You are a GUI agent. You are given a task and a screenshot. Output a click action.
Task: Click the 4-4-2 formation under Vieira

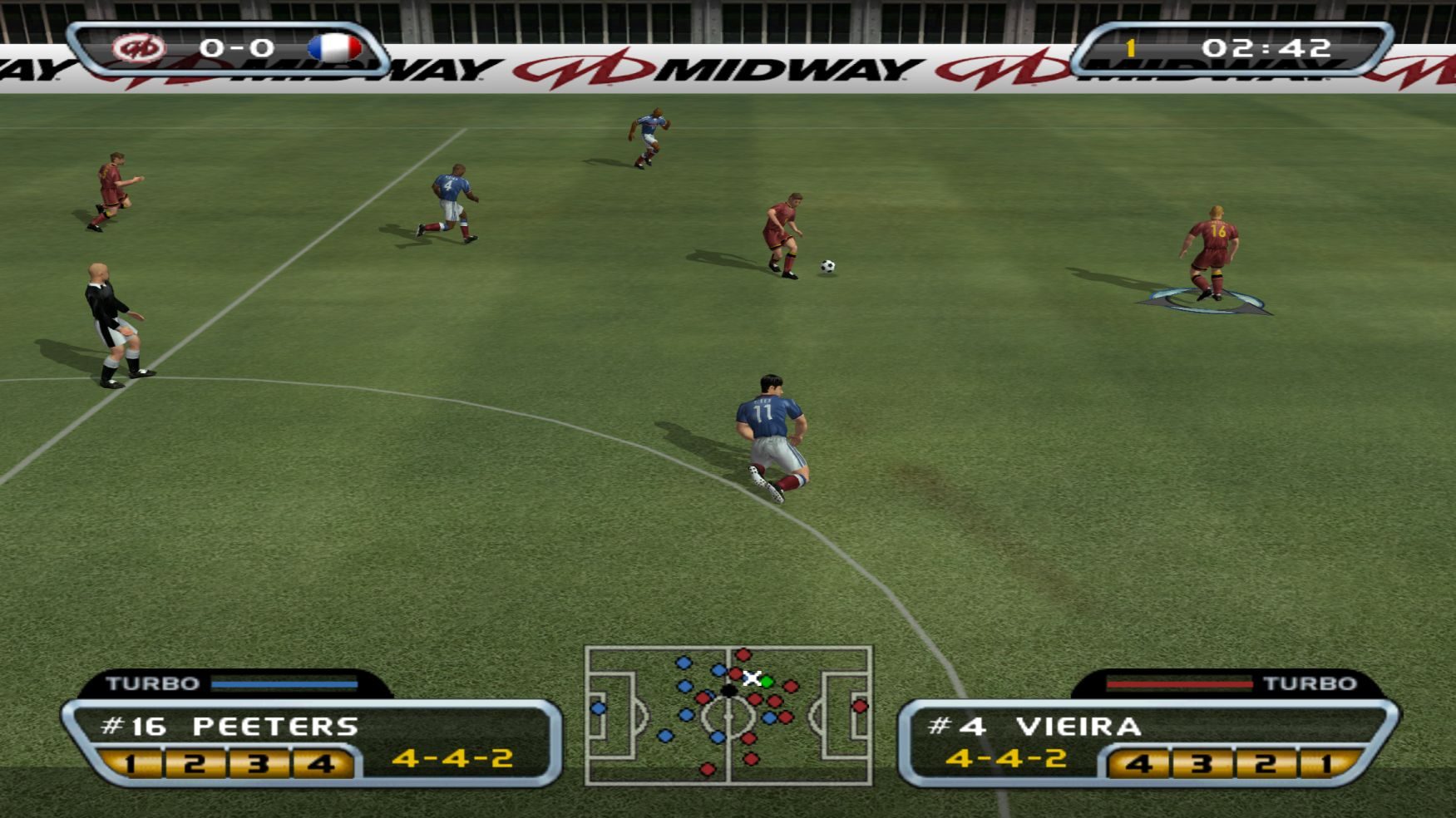coord(1006,758)
